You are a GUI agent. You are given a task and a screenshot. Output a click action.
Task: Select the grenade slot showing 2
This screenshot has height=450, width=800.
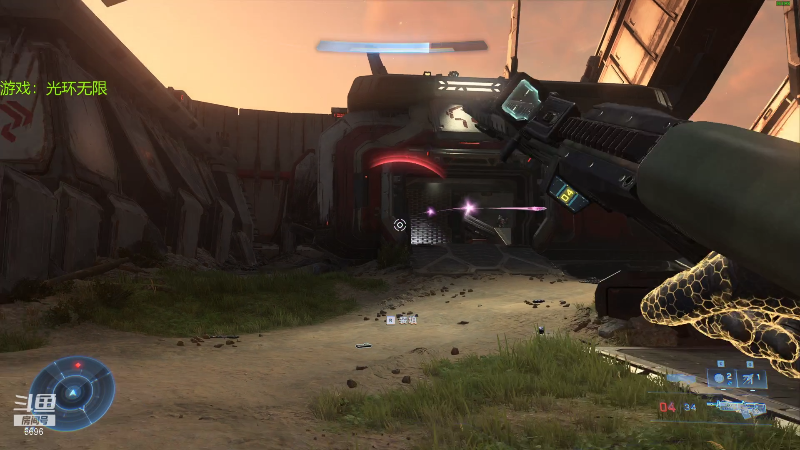[723, 379]
